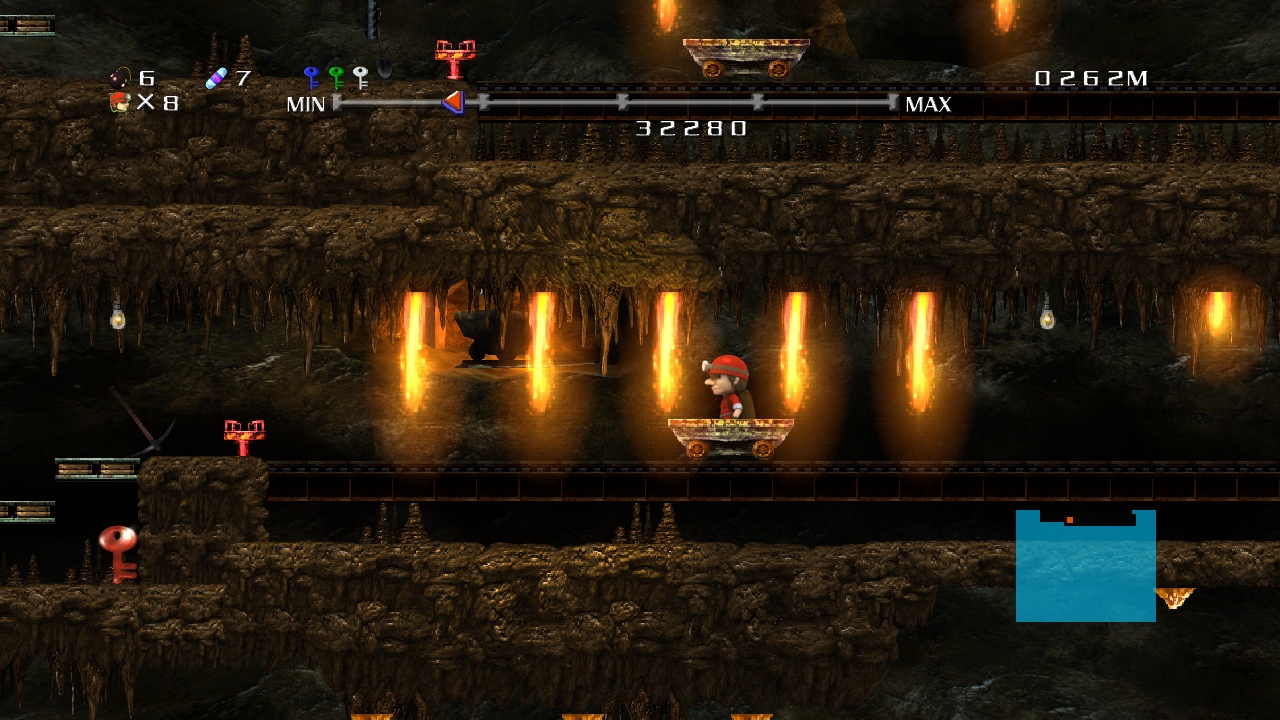Image resolution: width=1280 pixels, height=720 pixels.
Task: Click the green key icon
Action: (x=337, y=75)
